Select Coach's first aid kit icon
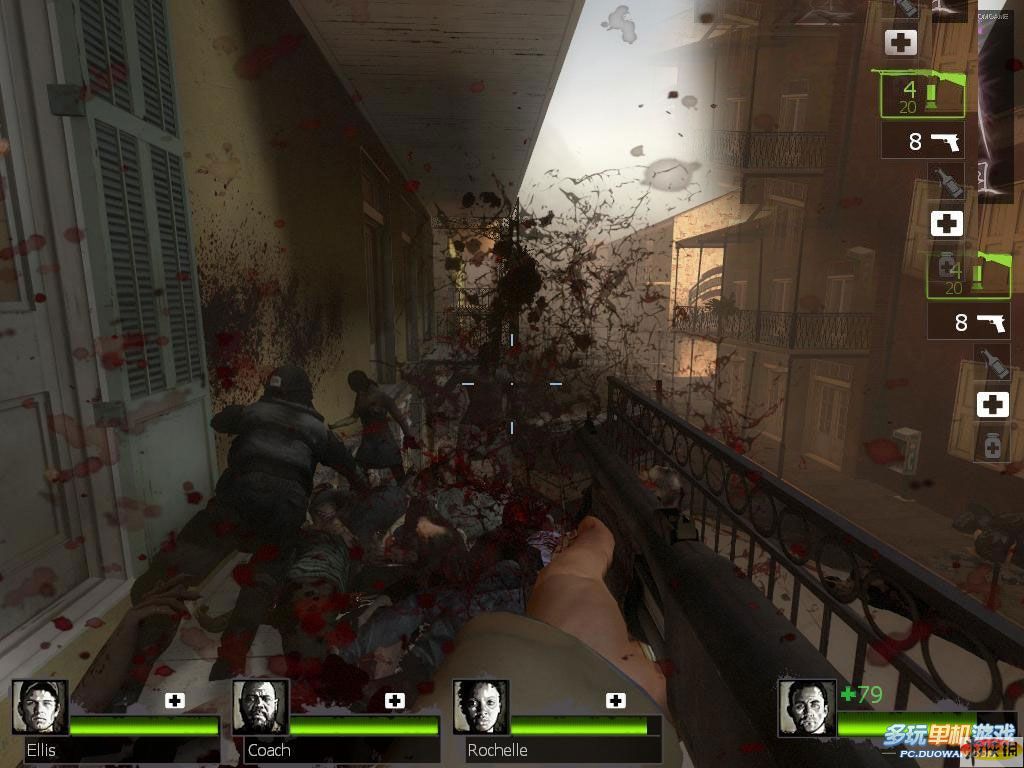The image size is (1024, 768). point(395,700)
